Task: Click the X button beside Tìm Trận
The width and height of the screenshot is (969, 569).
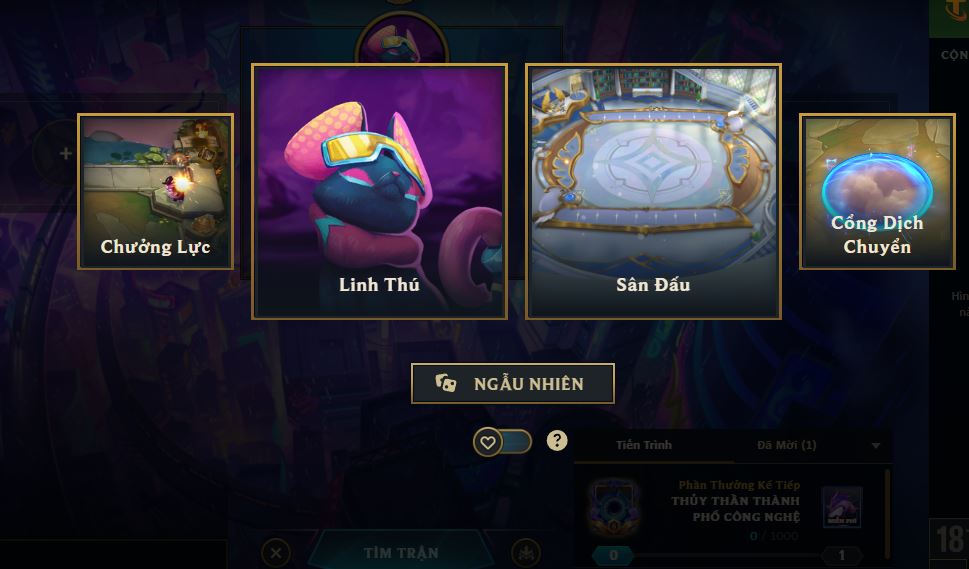Action: [x=277, y=552]
